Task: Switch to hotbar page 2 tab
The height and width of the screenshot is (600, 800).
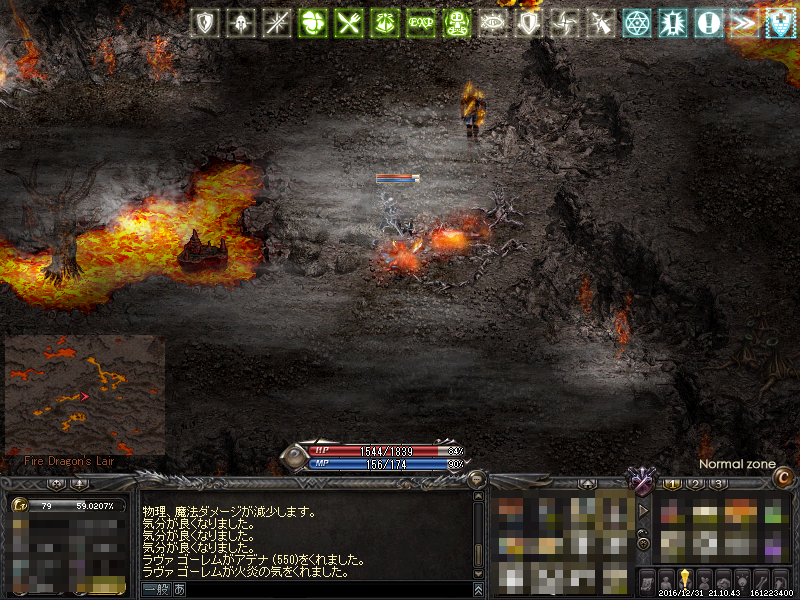Action: click(695, 484)
